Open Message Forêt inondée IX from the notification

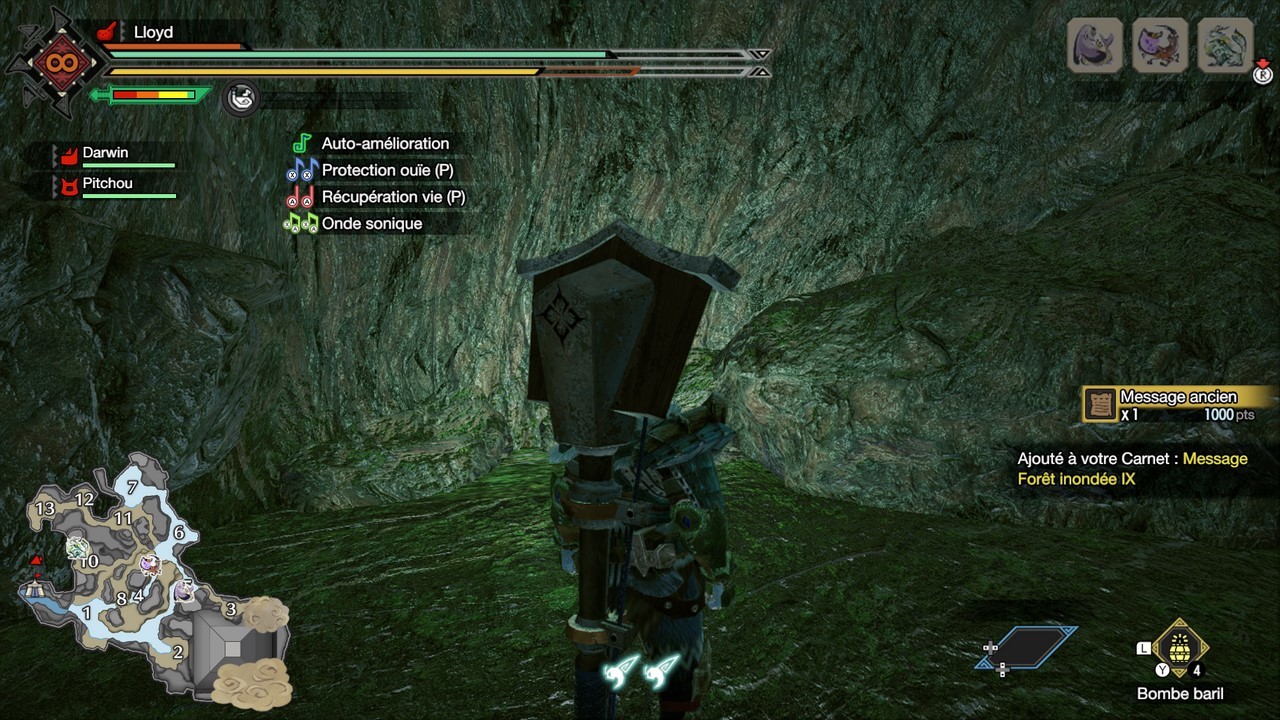coord(1100,468)
